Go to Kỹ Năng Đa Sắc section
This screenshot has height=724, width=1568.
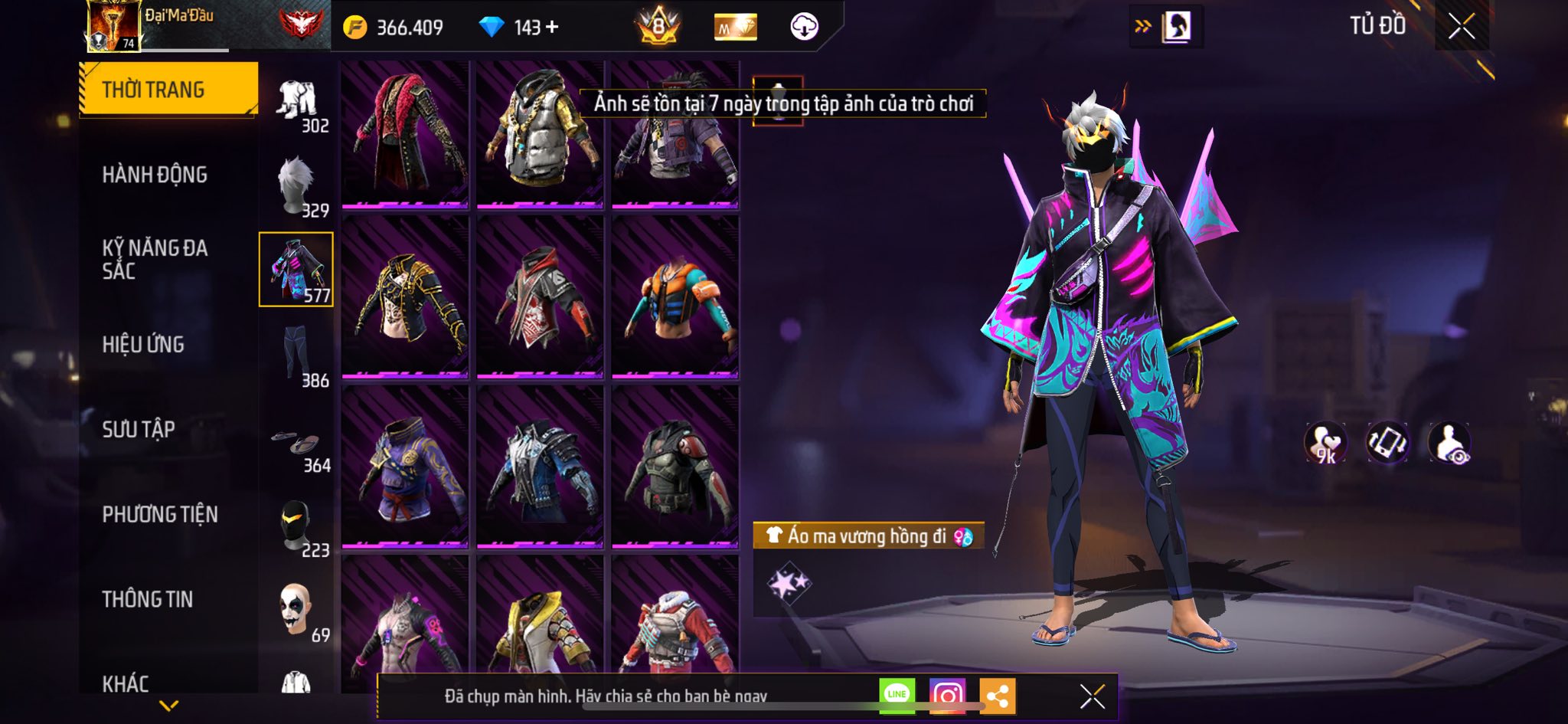pyautogui.click(x=155, y=259)
